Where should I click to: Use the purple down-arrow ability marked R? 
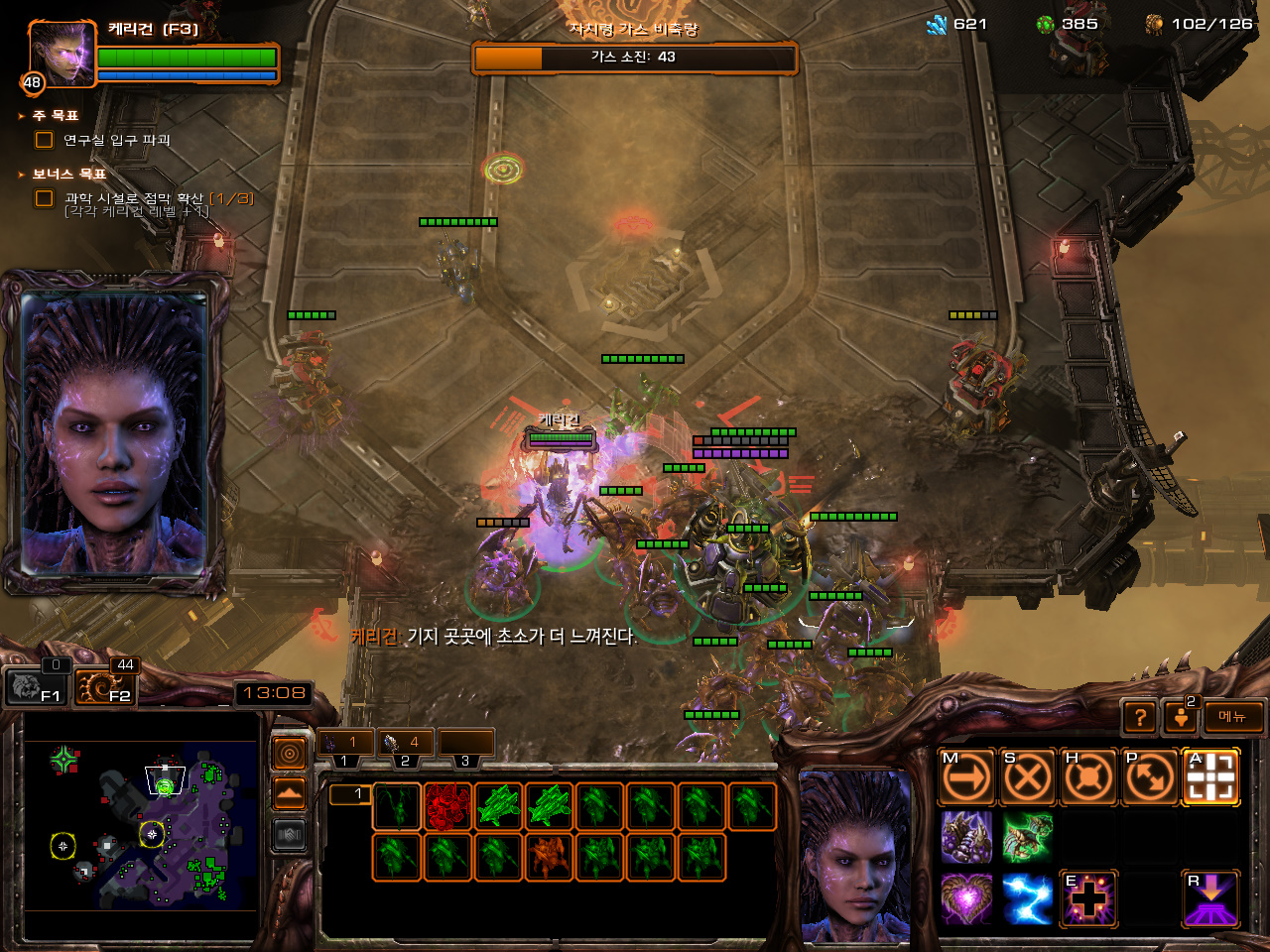pos(1210,898)
